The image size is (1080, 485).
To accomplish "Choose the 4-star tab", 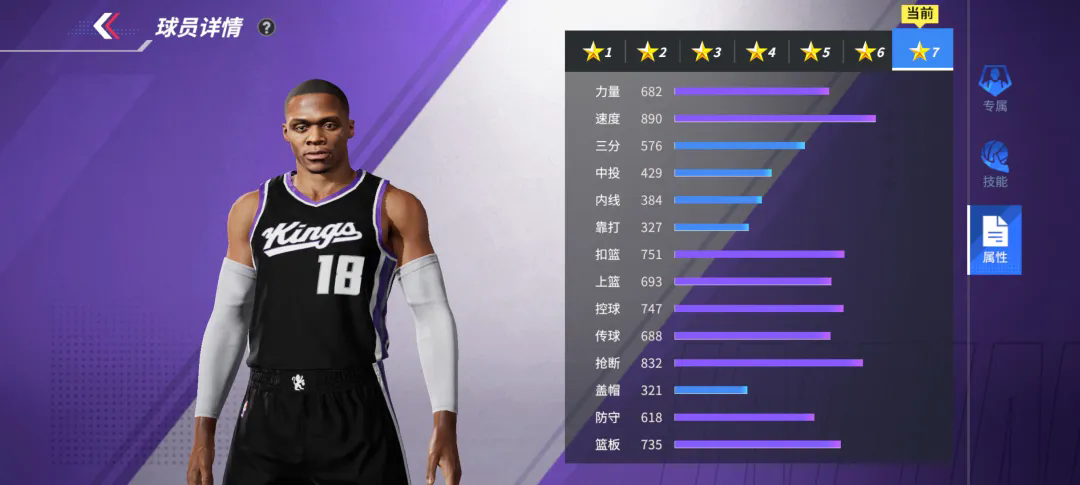I will tap(762, 51).
